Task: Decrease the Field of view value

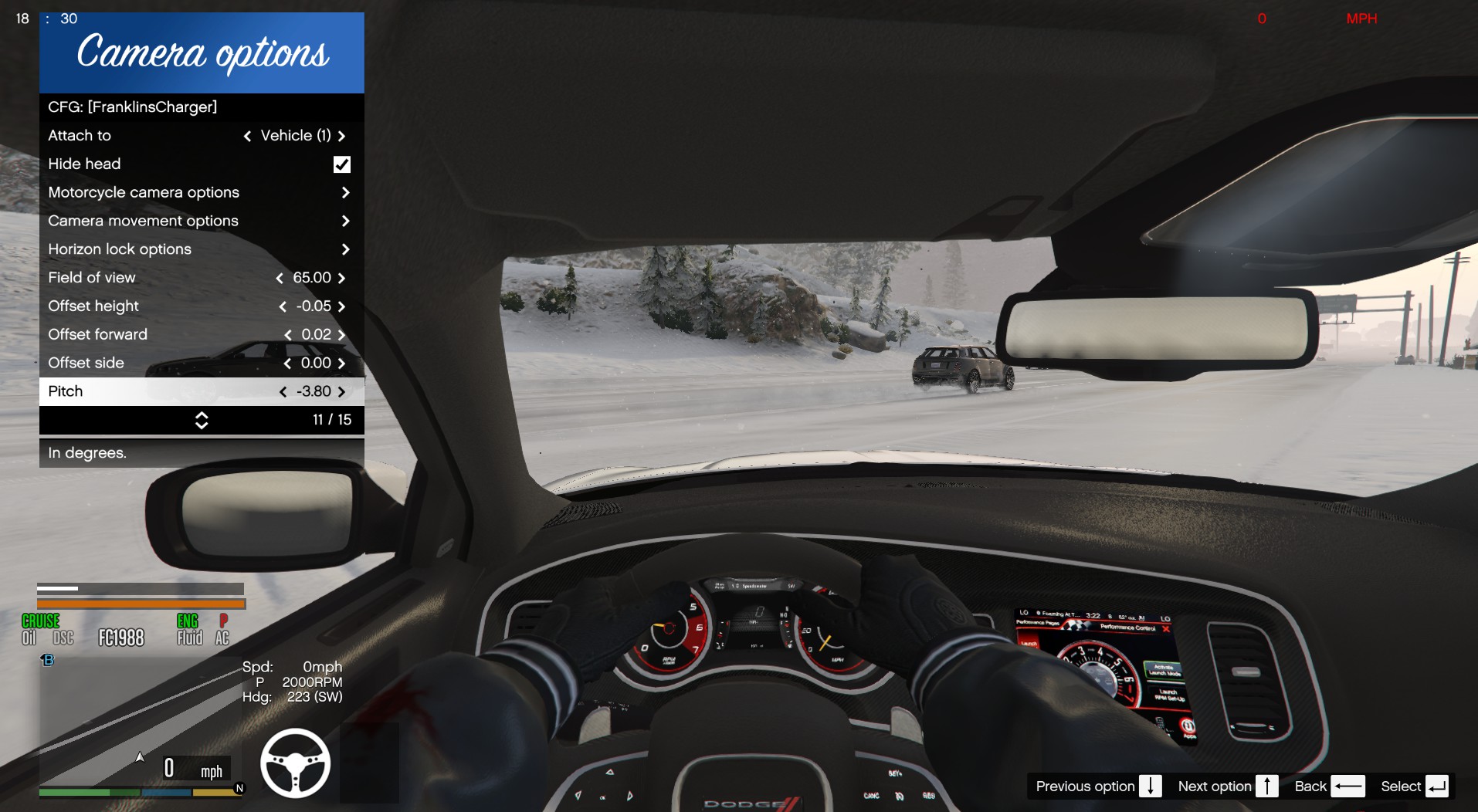Action: (280, 278)
